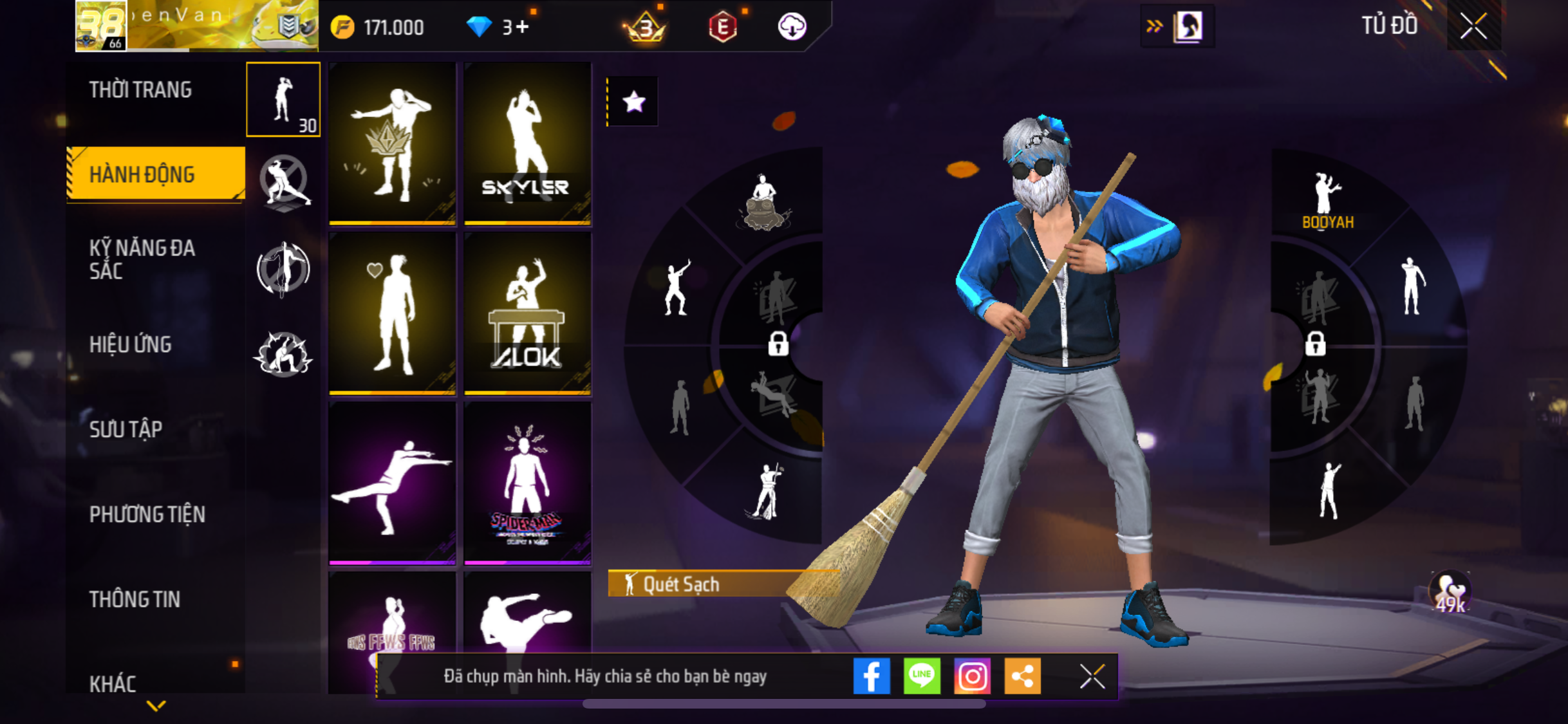1568x724 pixels.
Task: Choose the Skyler emote tile
Action: pos(527,144)
